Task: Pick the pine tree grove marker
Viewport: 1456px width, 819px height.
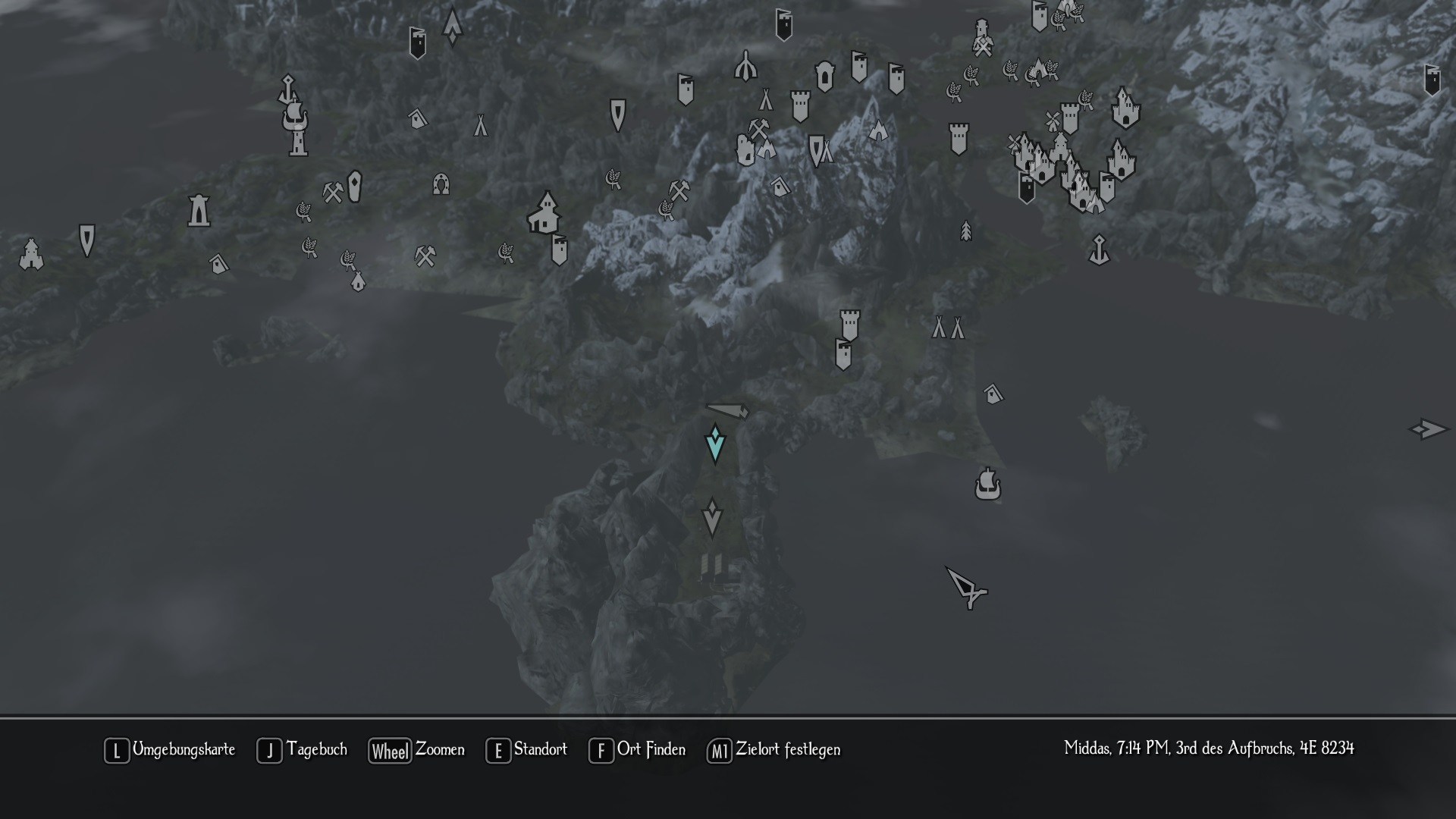Action: (x=965, y=231)
